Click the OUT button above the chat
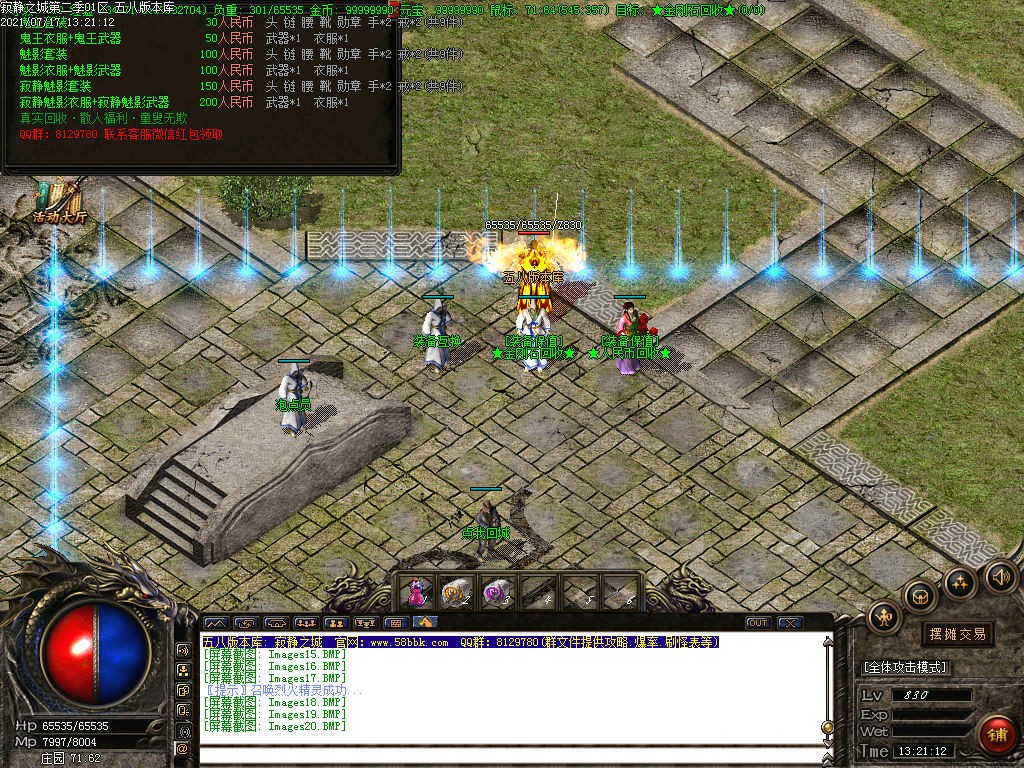 click(758, 623)
